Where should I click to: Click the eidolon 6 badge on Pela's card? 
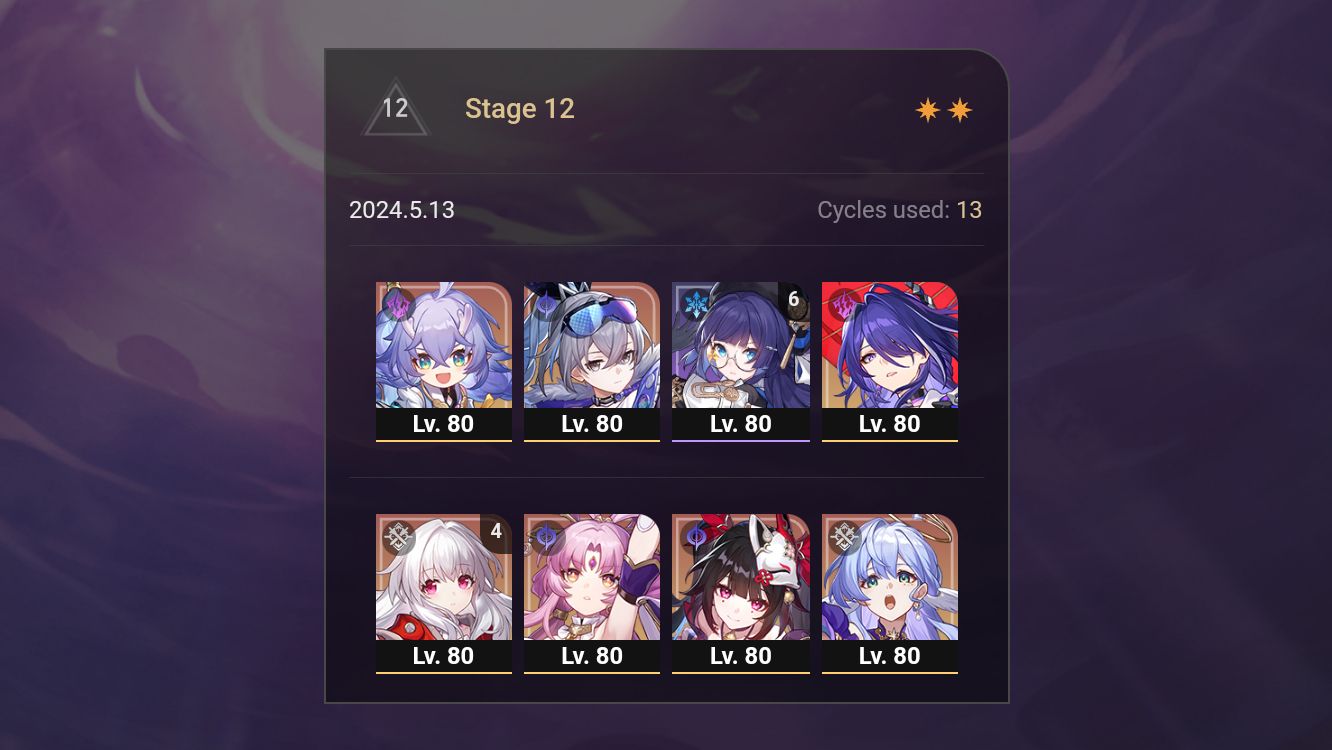794,296
